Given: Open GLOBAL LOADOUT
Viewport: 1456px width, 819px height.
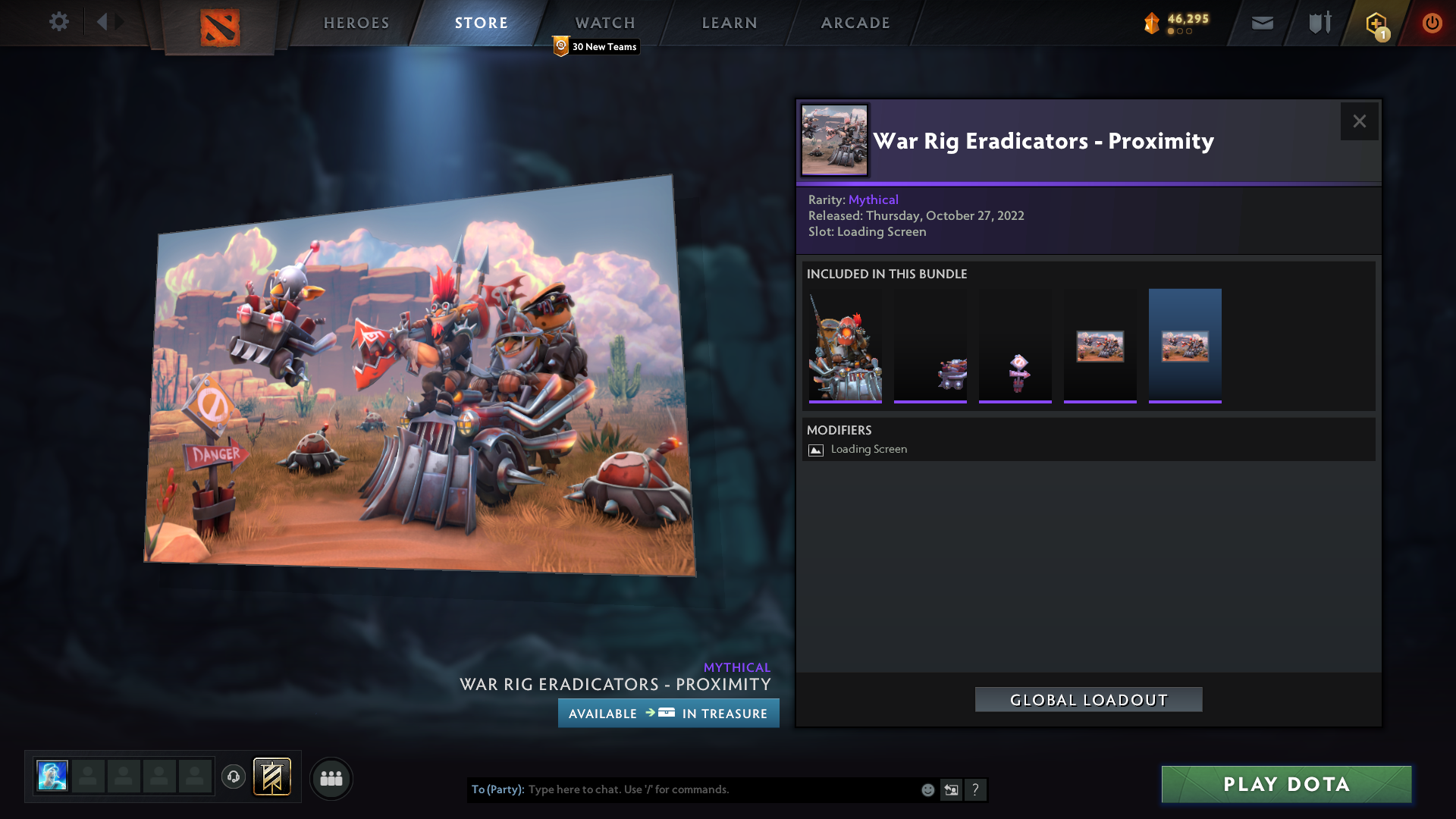Looking at the screenshot, I should (1087, 700).
